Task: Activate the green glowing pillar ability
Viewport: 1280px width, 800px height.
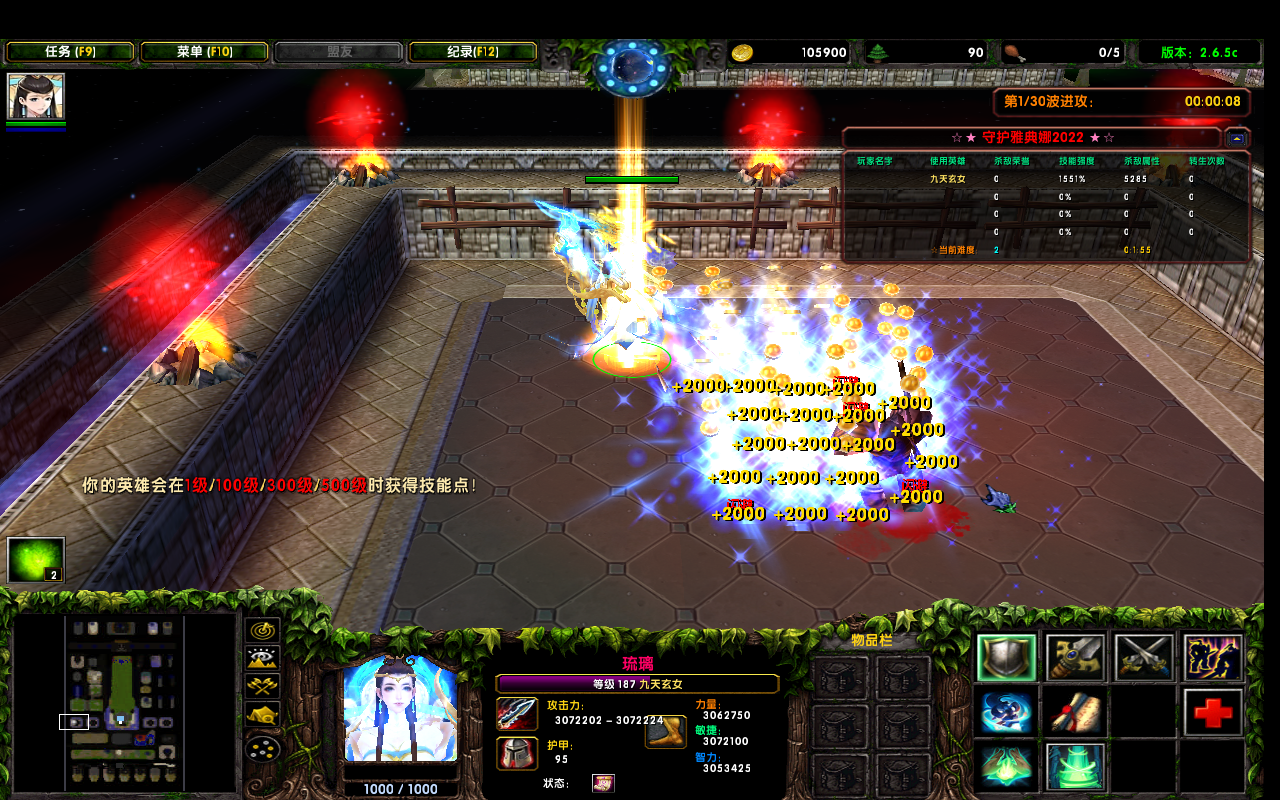Action: tap(1075, 767)
